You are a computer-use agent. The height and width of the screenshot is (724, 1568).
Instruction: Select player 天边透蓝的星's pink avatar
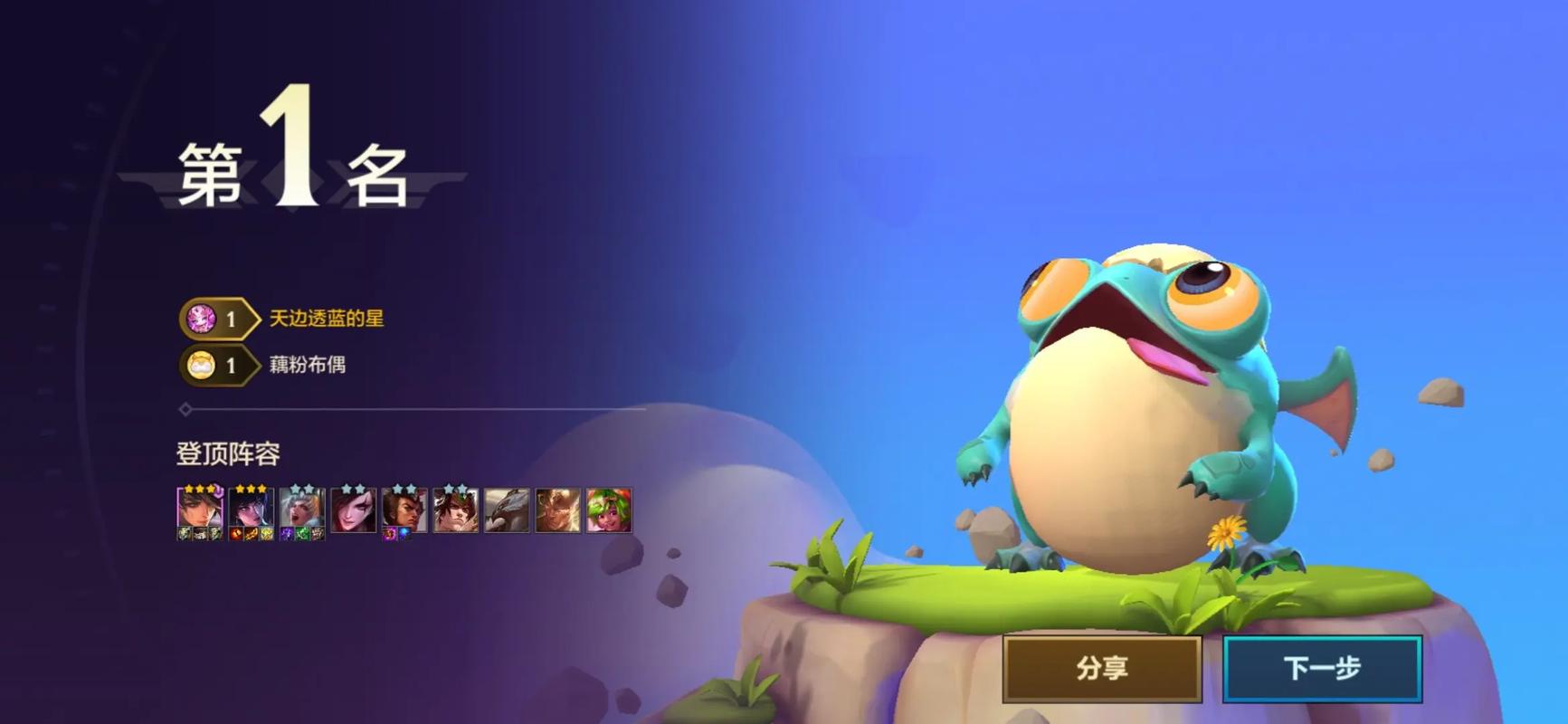point(200,319)
